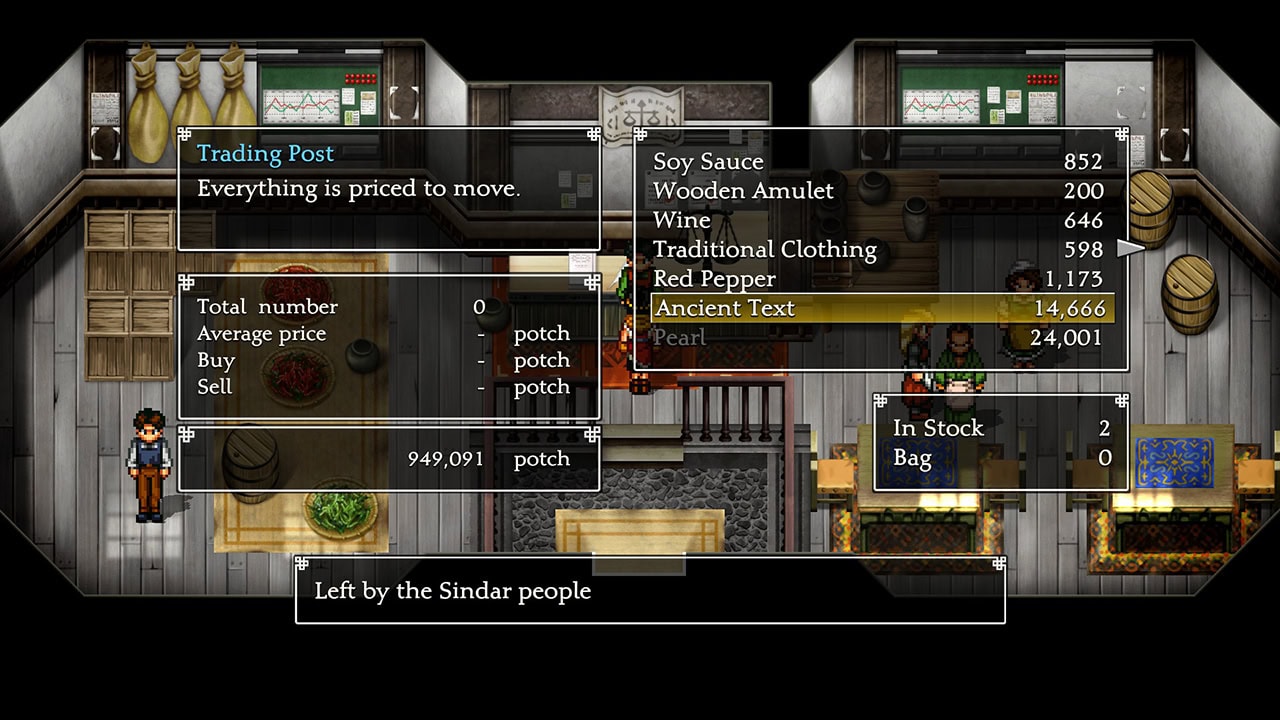
Task: Choose the Wooden Amulet trade item
Action: 743,191
